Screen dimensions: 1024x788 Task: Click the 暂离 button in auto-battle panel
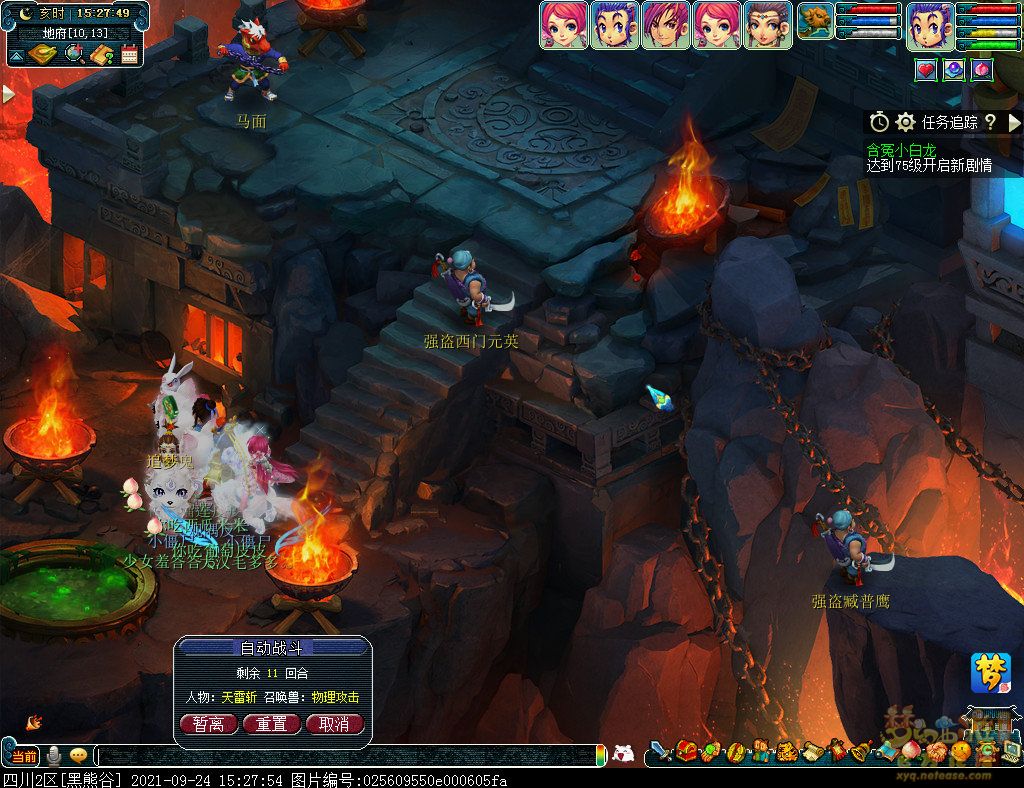pyautogui.click(x=208, y=724)
